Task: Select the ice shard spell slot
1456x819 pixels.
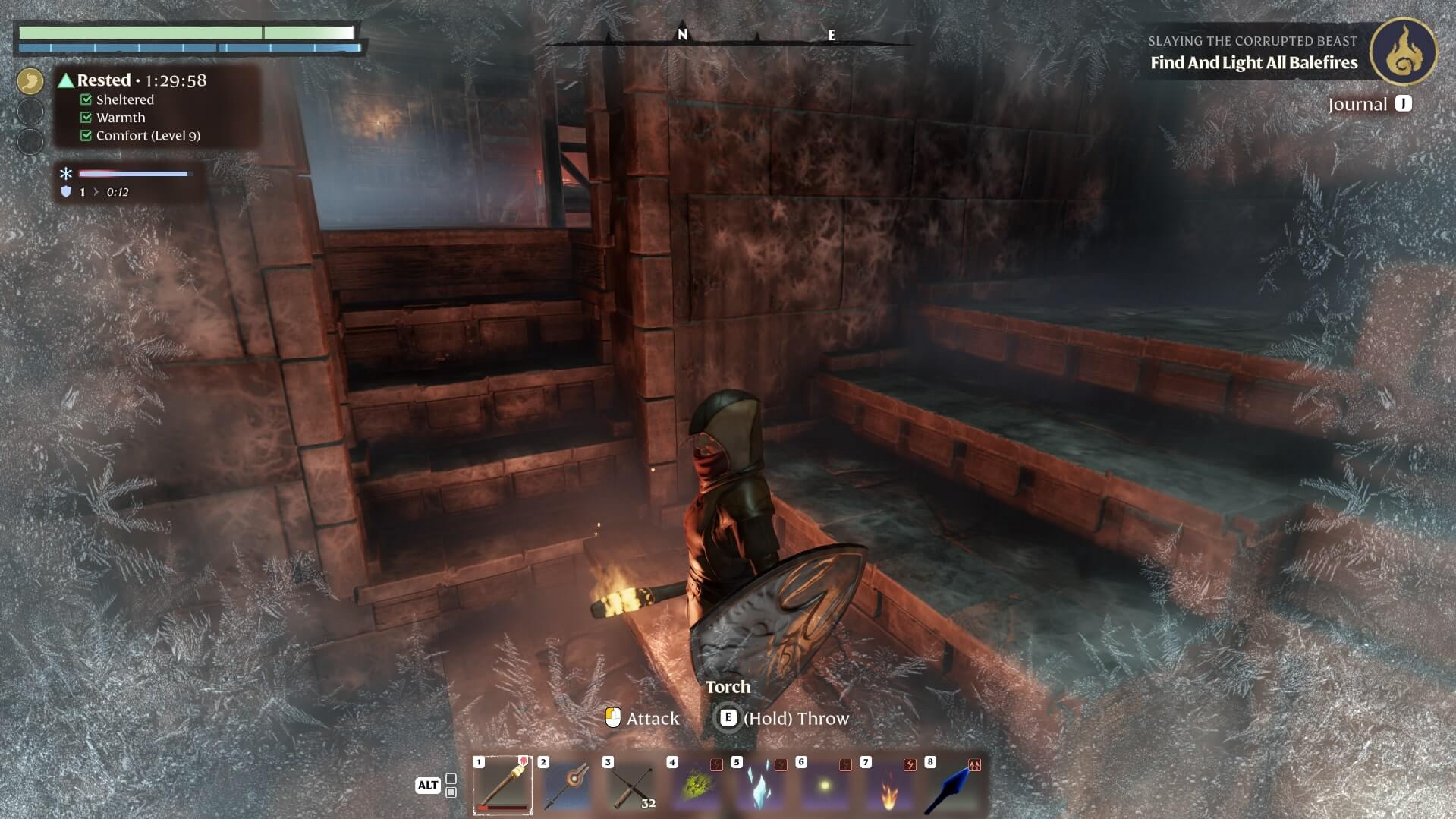Action: (x=760, y=785)
